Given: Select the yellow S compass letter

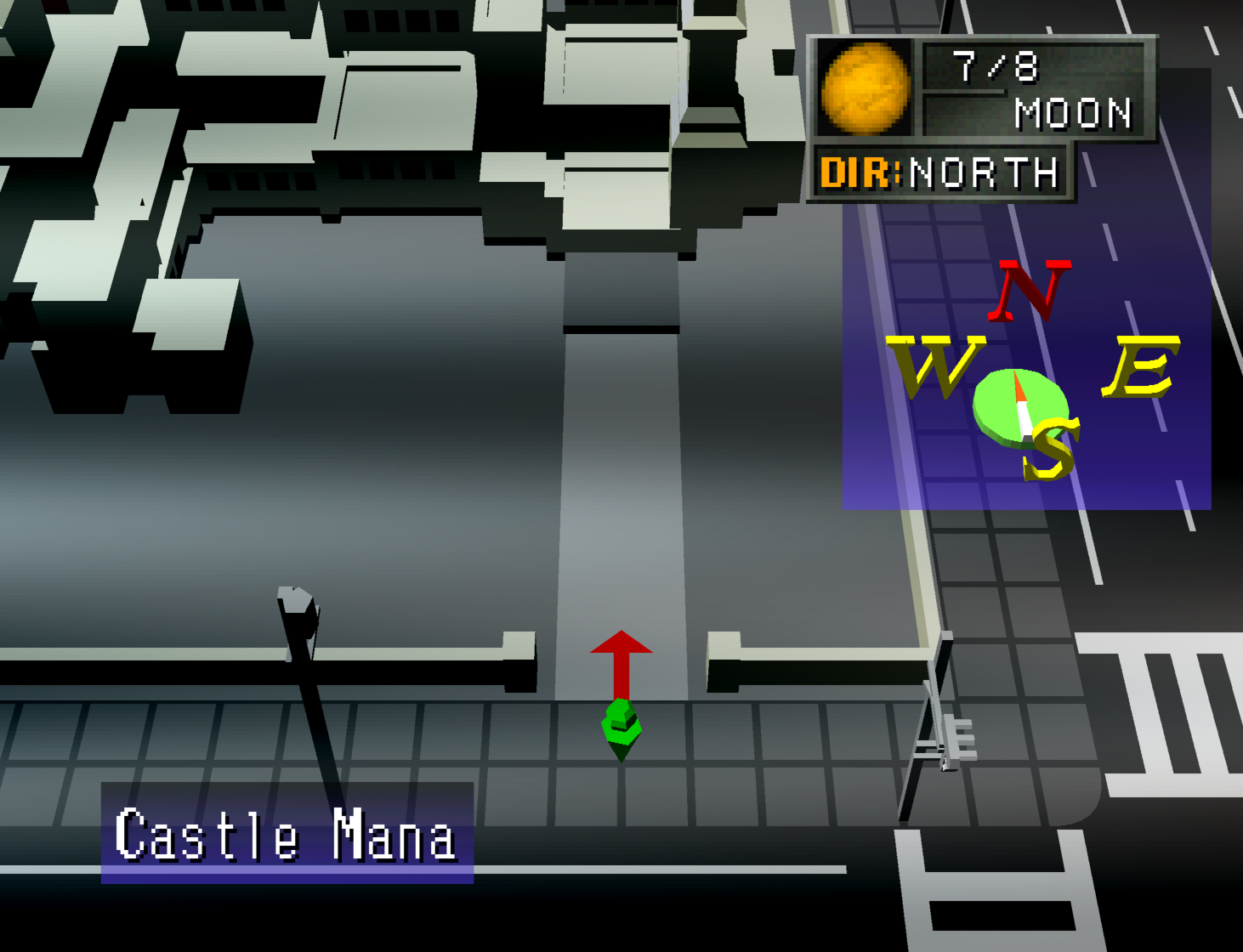Looking at the screenshot, I should [1052, 449].
